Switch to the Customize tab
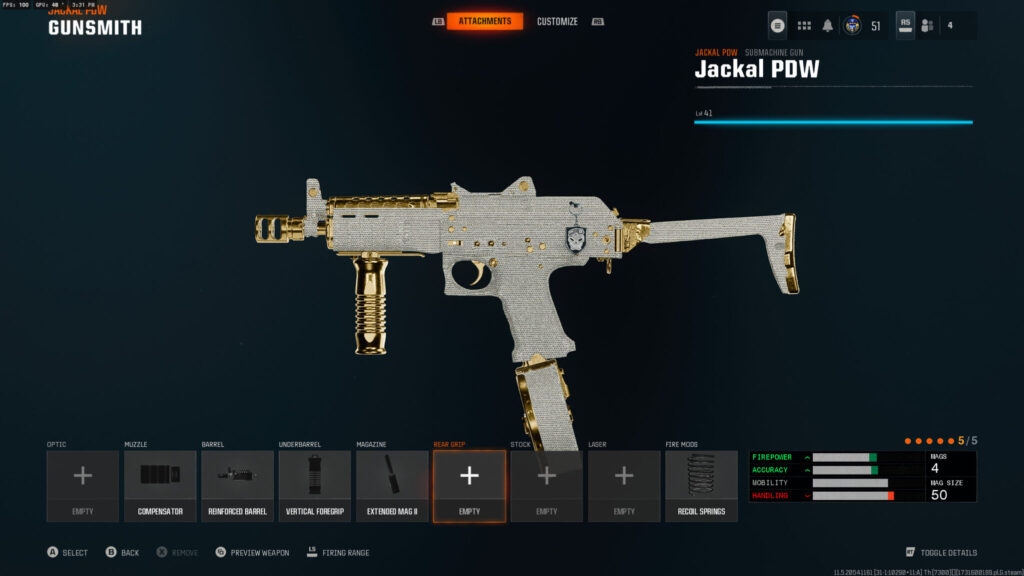The height and width of the screenshot is (576, 1024). click(x=557, y=21)
